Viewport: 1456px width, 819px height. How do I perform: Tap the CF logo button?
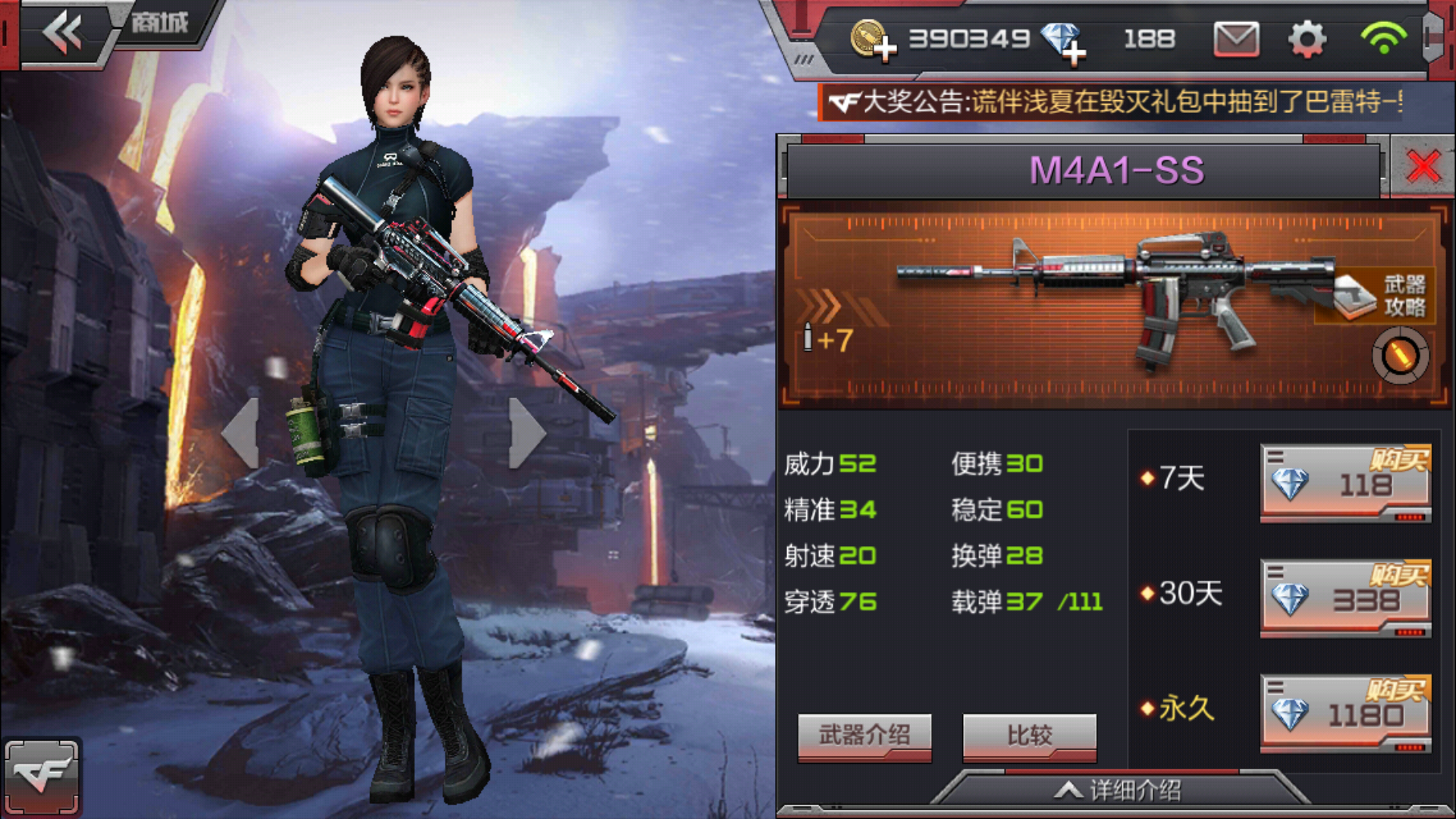click(x=42, y=777)
